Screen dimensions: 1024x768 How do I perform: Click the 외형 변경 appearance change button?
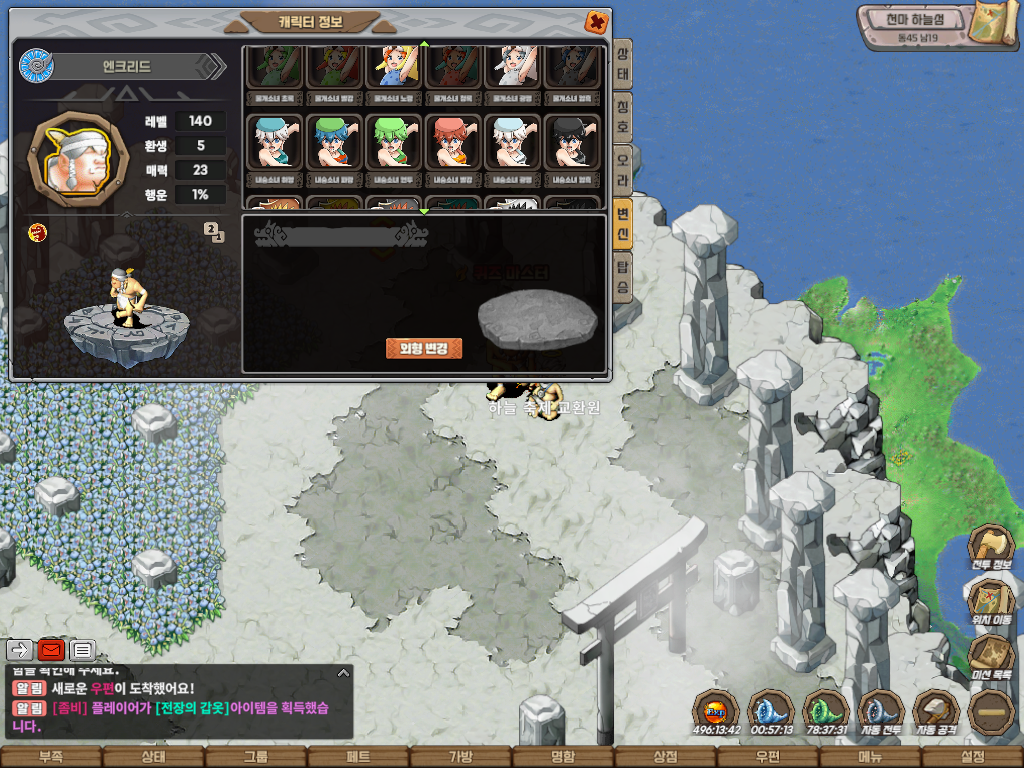click(424, 348)
